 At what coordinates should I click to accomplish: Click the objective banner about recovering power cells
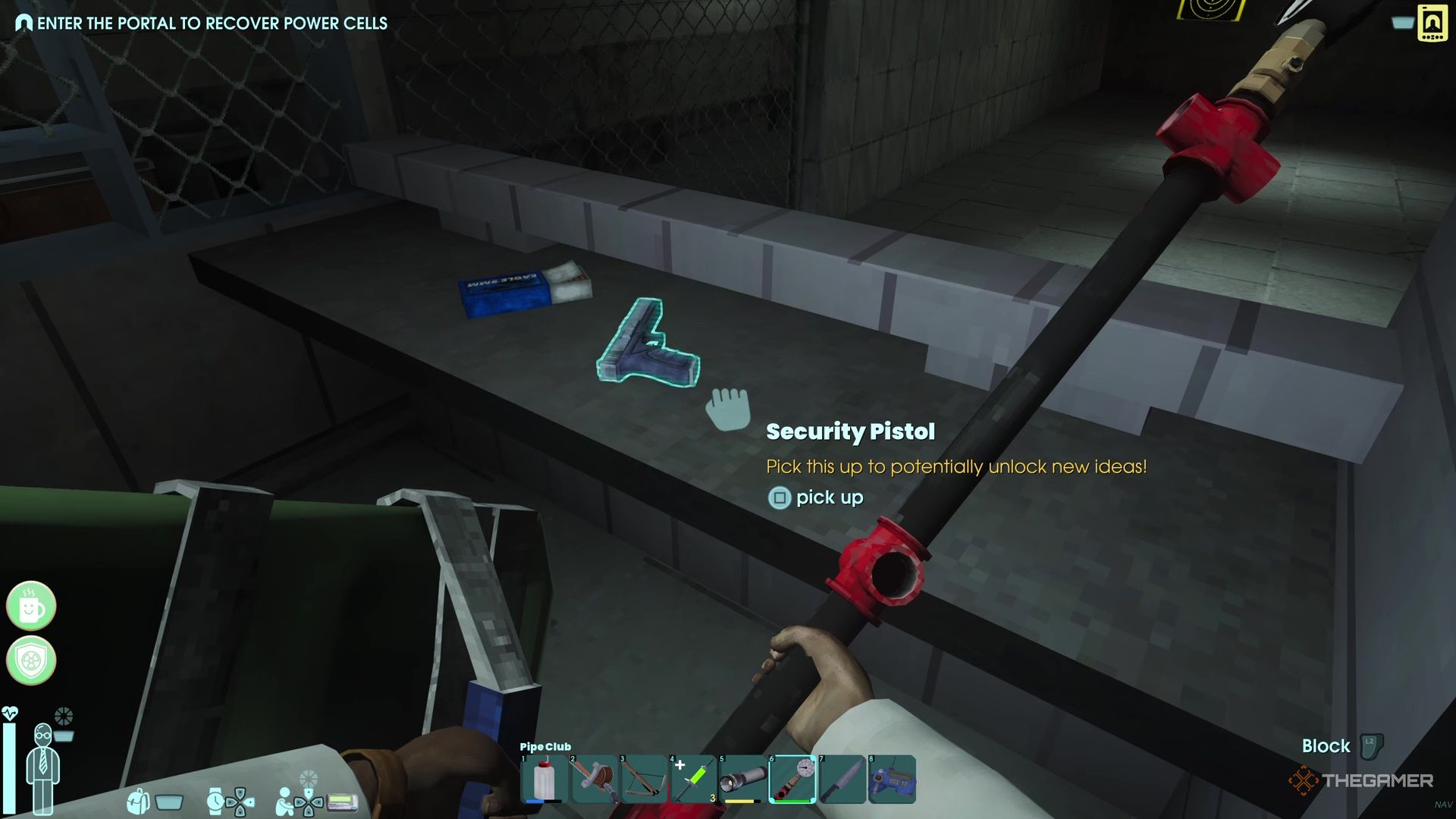pyautogui.click(x=201, y=24)
